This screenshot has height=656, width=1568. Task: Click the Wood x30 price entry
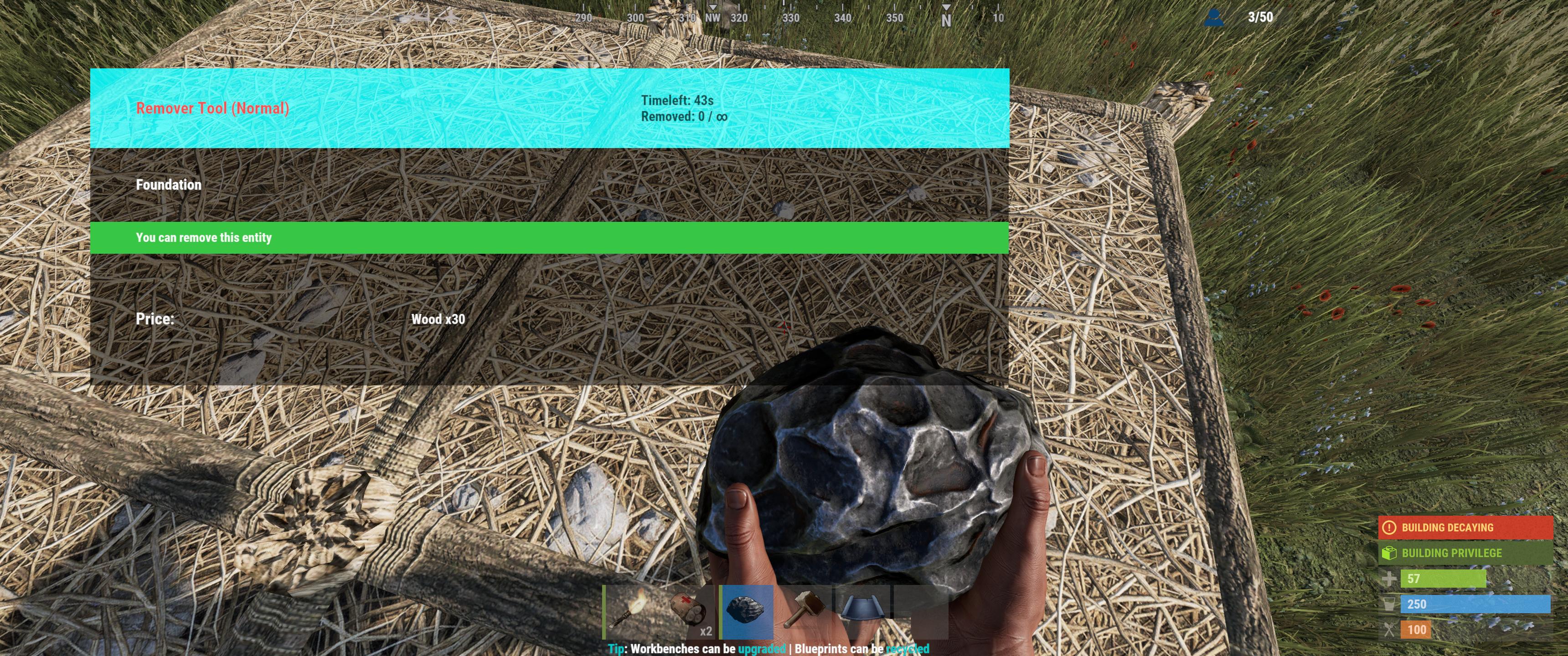pos(438,319)
